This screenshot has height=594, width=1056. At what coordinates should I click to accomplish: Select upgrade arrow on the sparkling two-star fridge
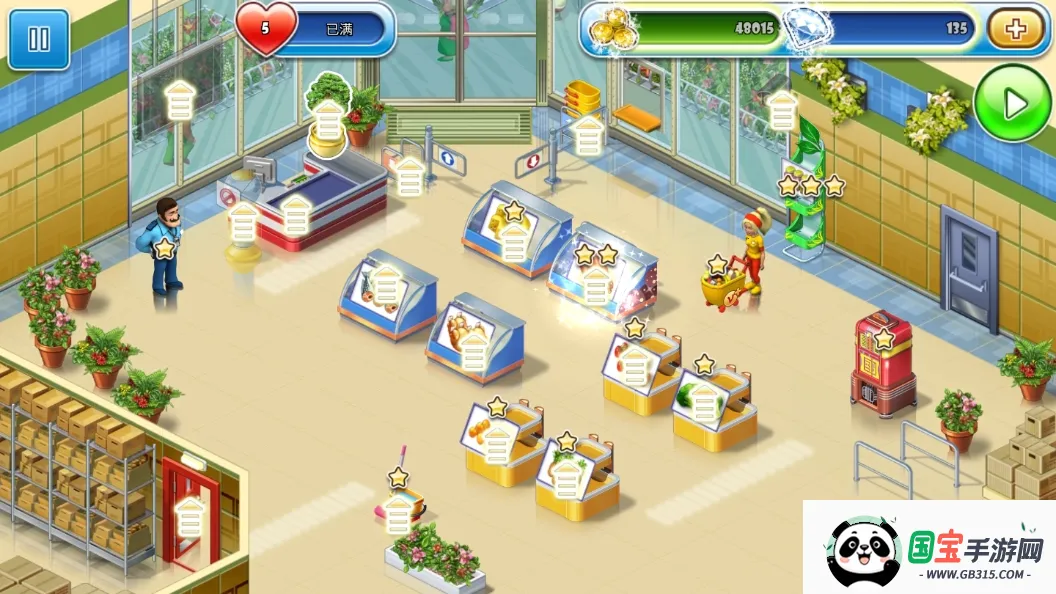(x=596, y=286)
